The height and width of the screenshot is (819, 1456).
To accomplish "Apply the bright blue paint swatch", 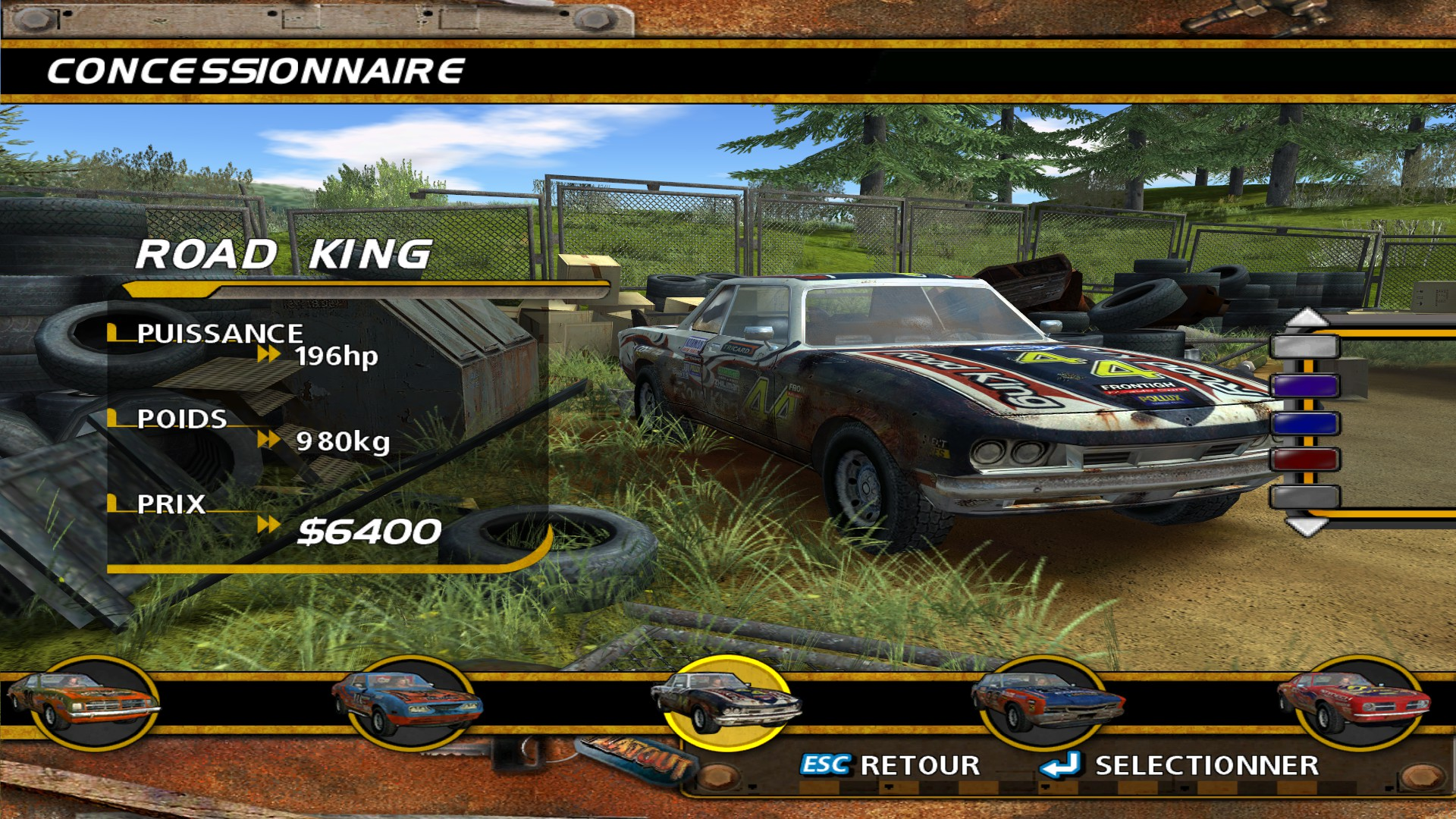I will click(x=1305, y=423).
